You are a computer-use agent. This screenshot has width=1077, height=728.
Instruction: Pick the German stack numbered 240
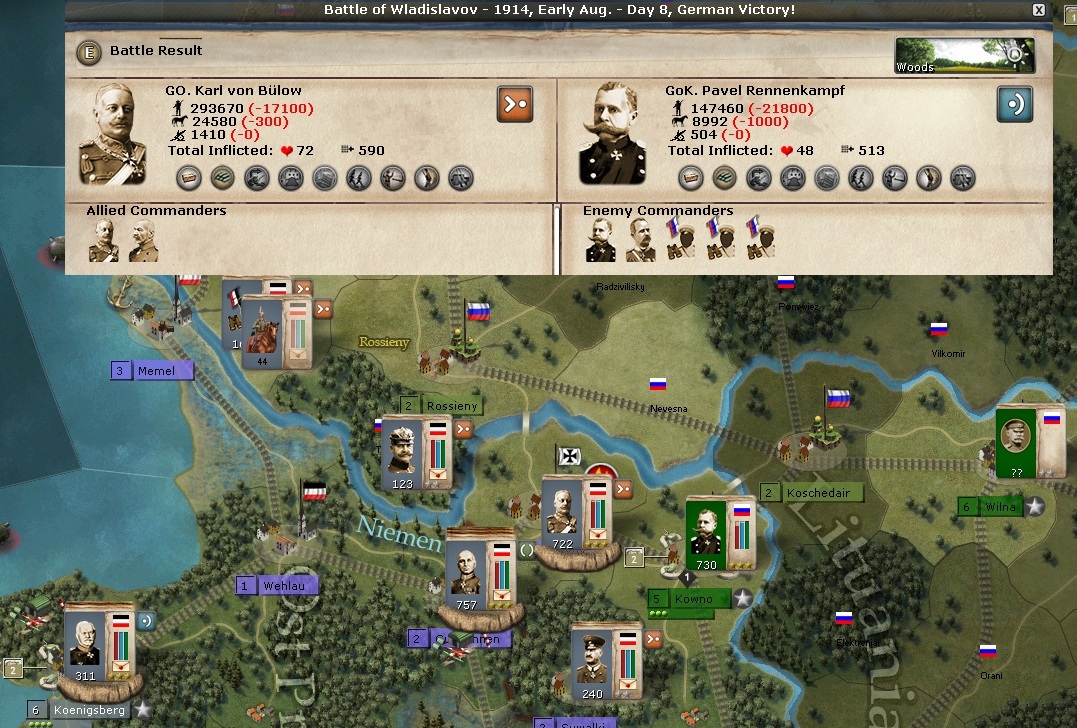click(x=592, y=664)
